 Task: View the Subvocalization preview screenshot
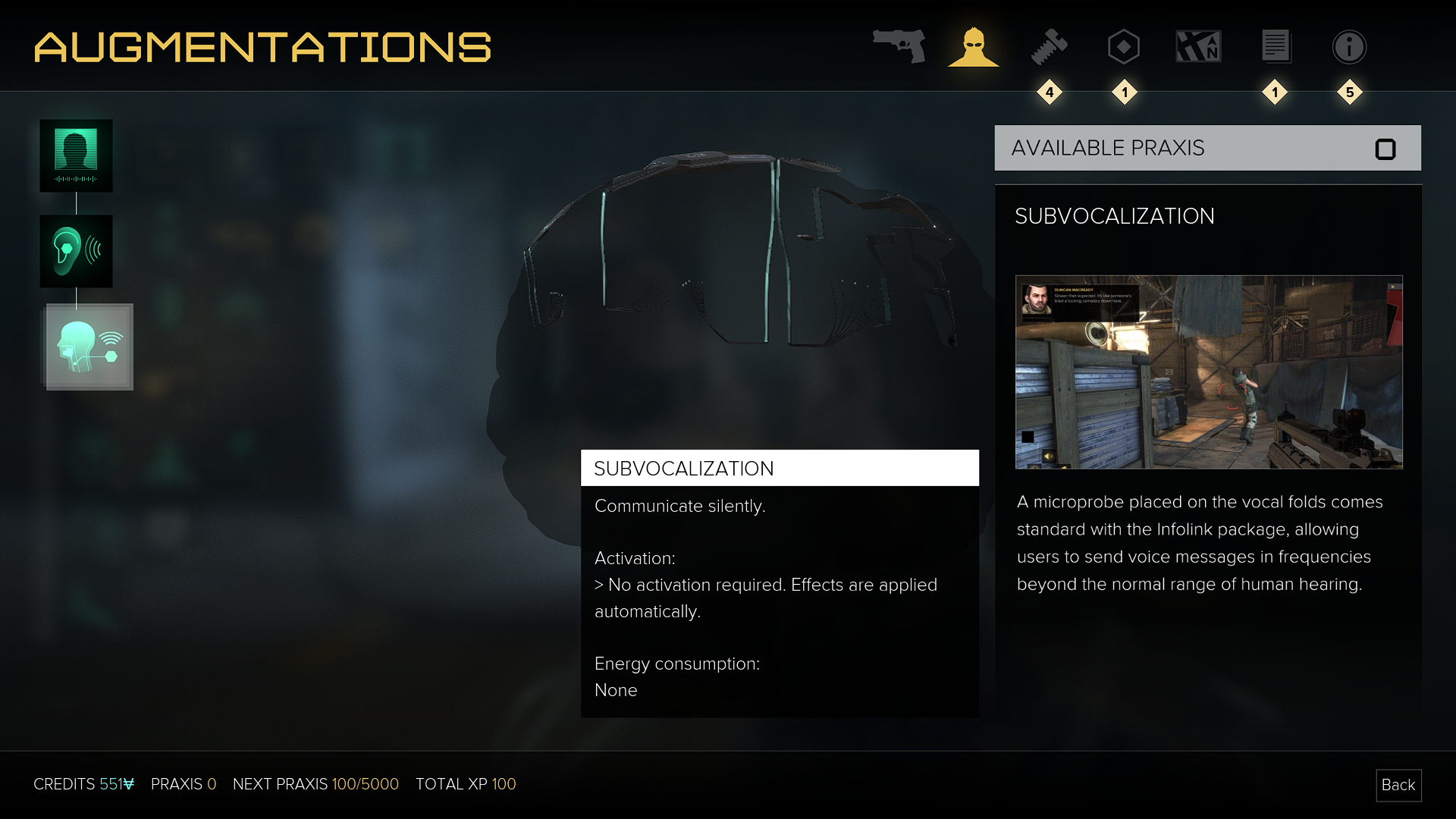(x=1209, y=372)
